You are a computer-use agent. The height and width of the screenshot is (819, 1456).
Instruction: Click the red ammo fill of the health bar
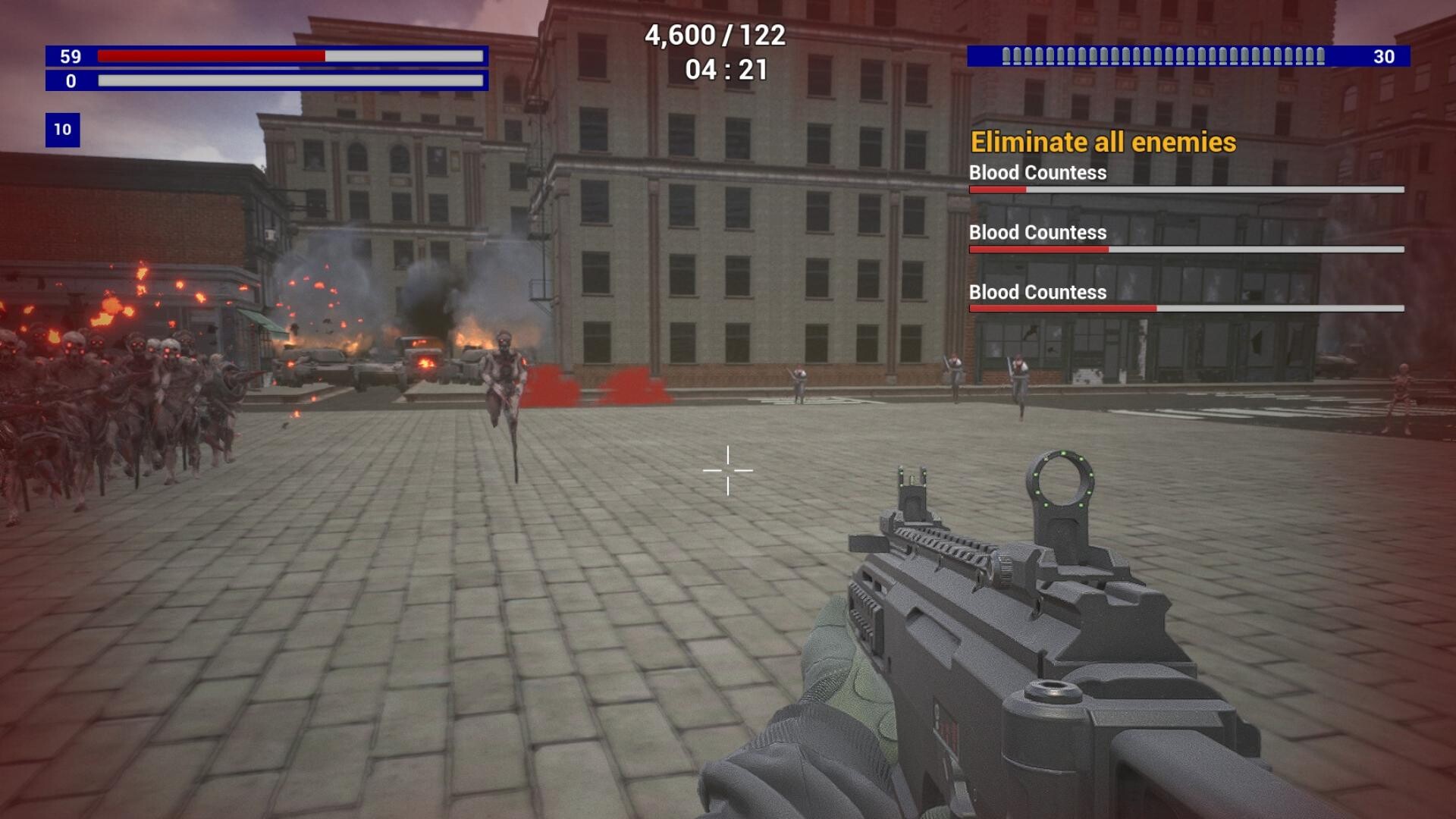(212, 55)
